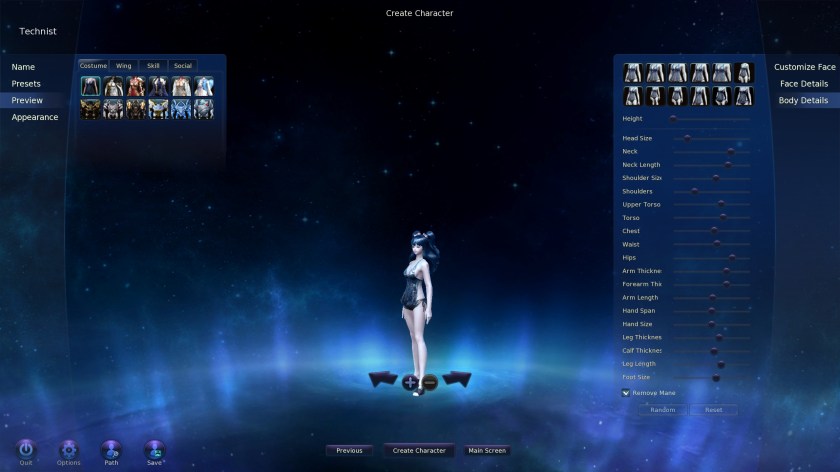Open the Name section
The image size is (840, 472).
24,67
